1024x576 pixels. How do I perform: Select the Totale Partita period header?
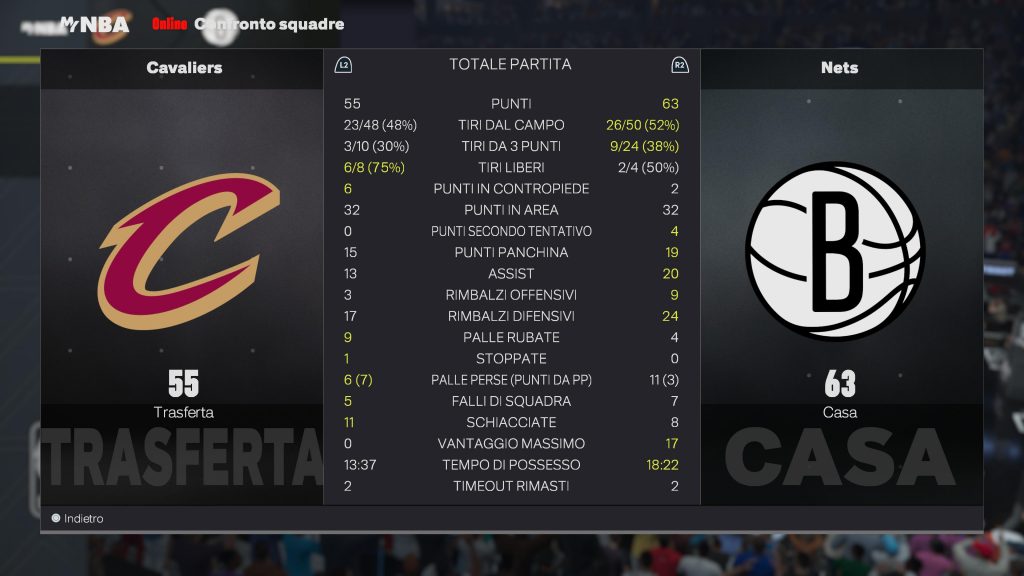tap(510, 64)
